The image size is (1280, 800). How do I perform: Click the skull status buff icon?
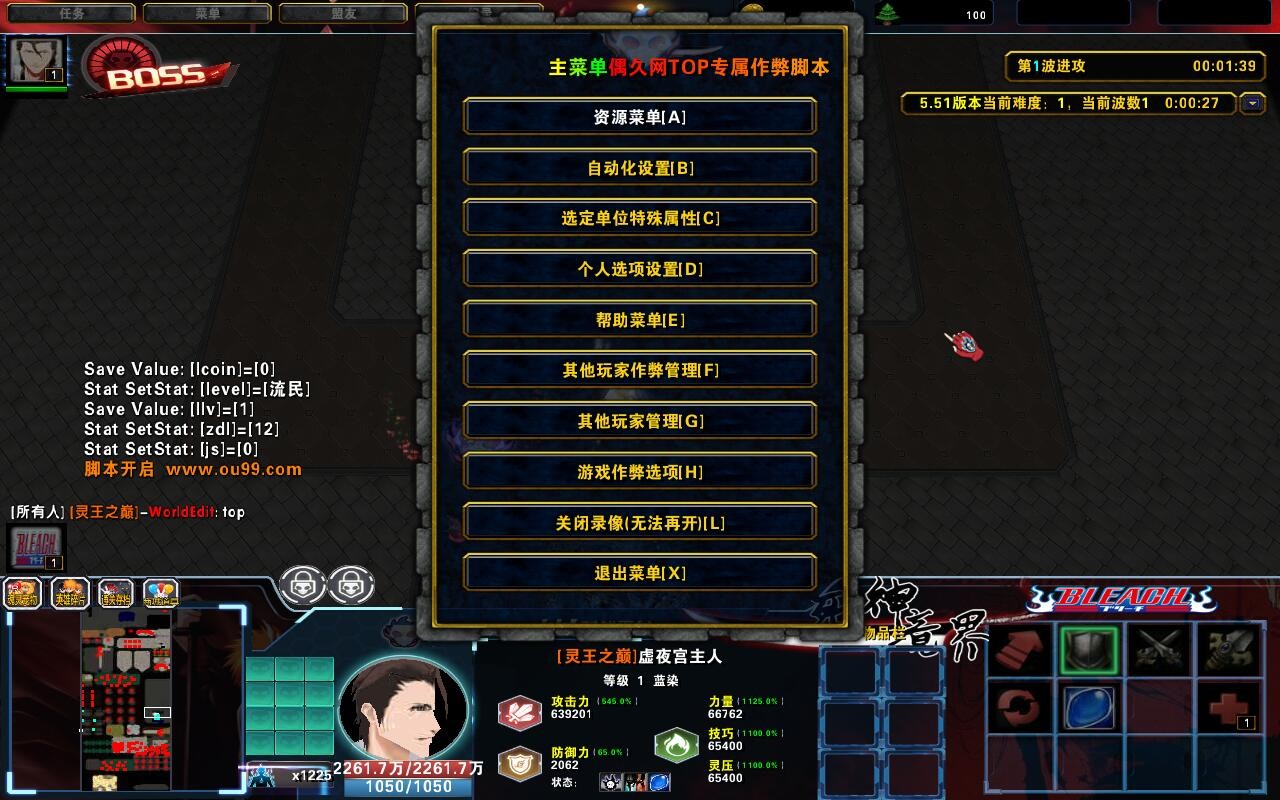(x=609, y=781)
